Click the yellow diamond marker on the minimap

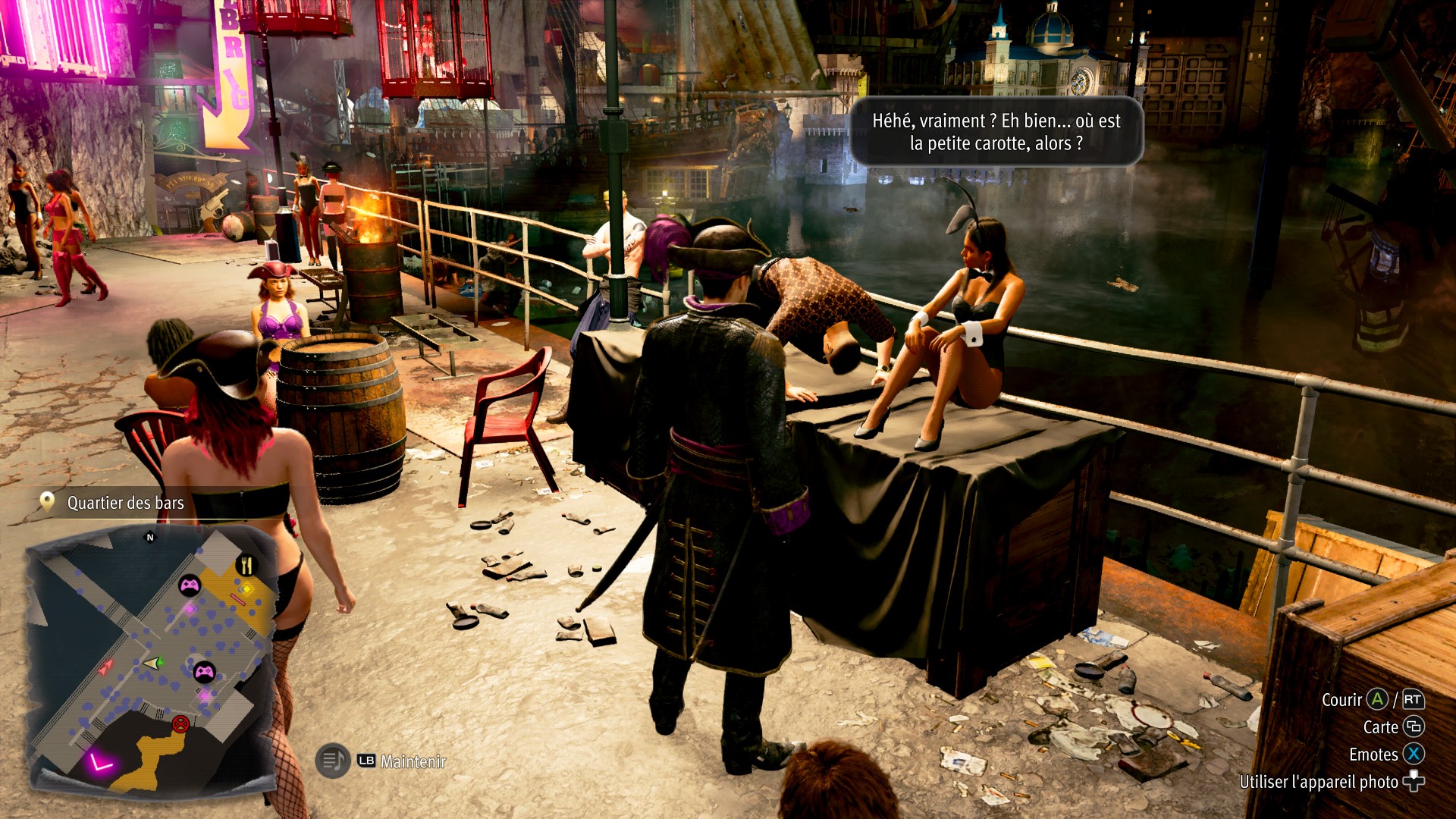click(245, 588)
